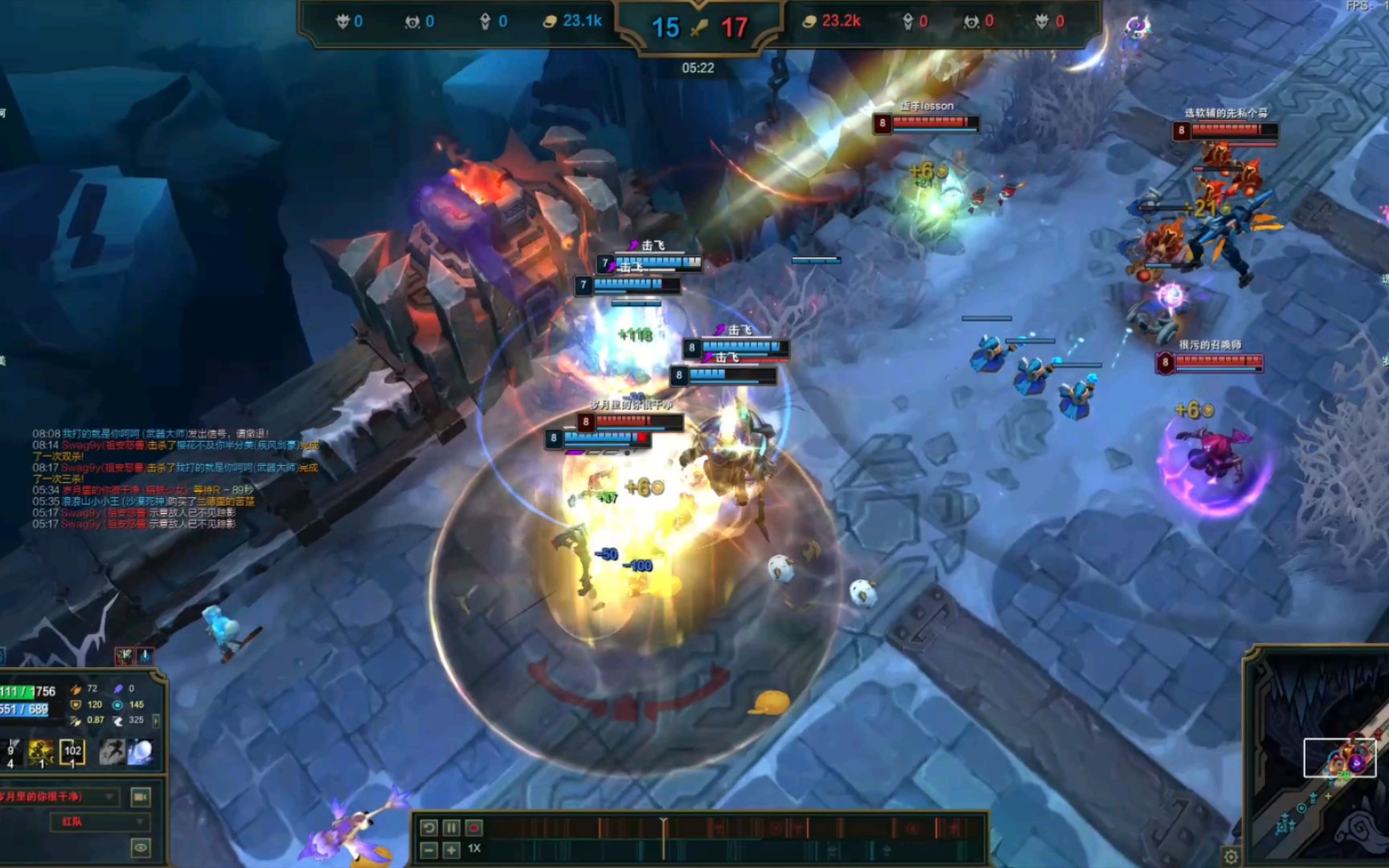The height and width of the screenshot is (868, 1389).
Task: Start recording with the red dot button
Action: [474, 828]
